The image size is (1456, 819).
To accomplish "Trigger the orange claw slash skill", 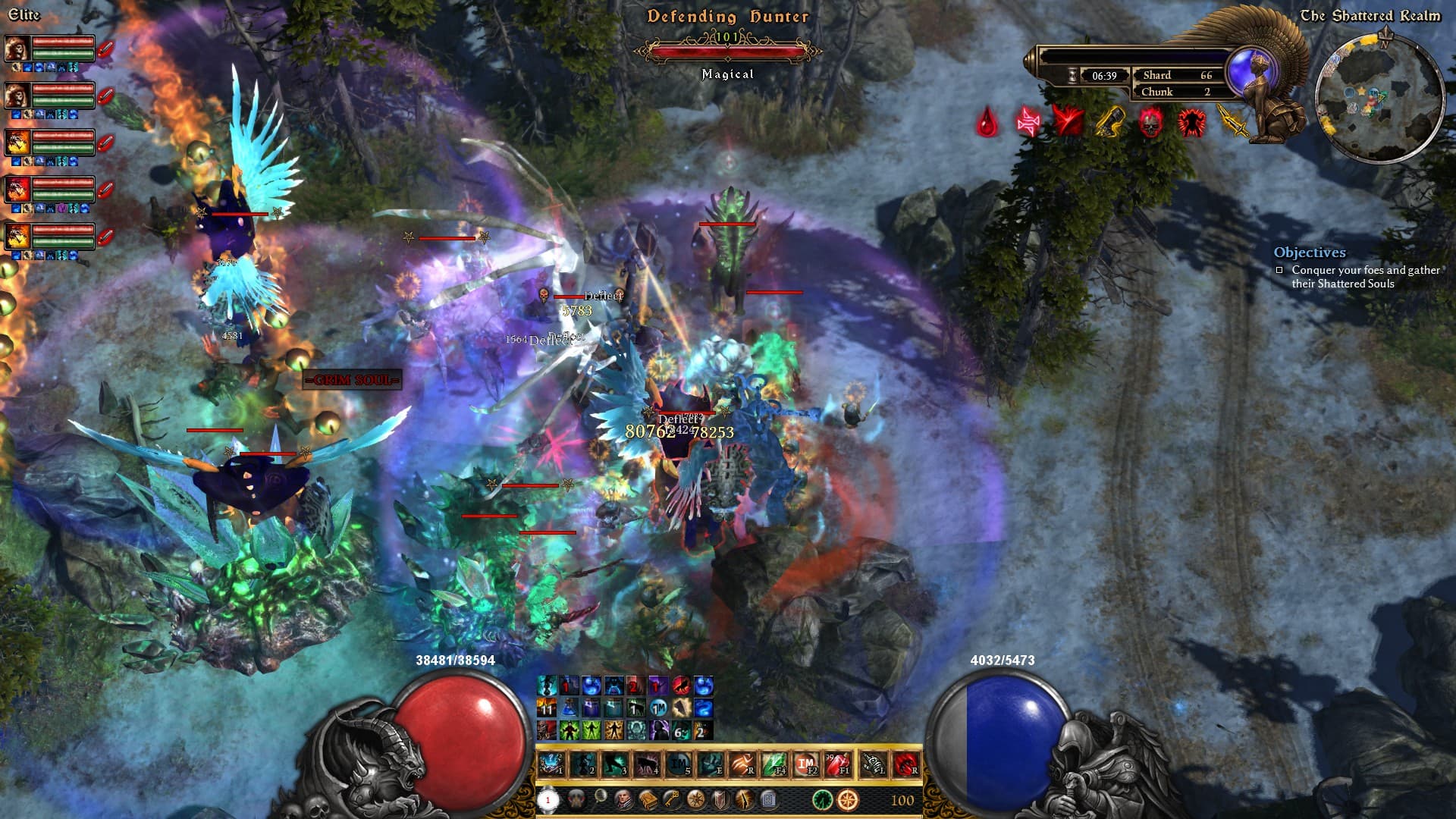I will click(742, 764).
